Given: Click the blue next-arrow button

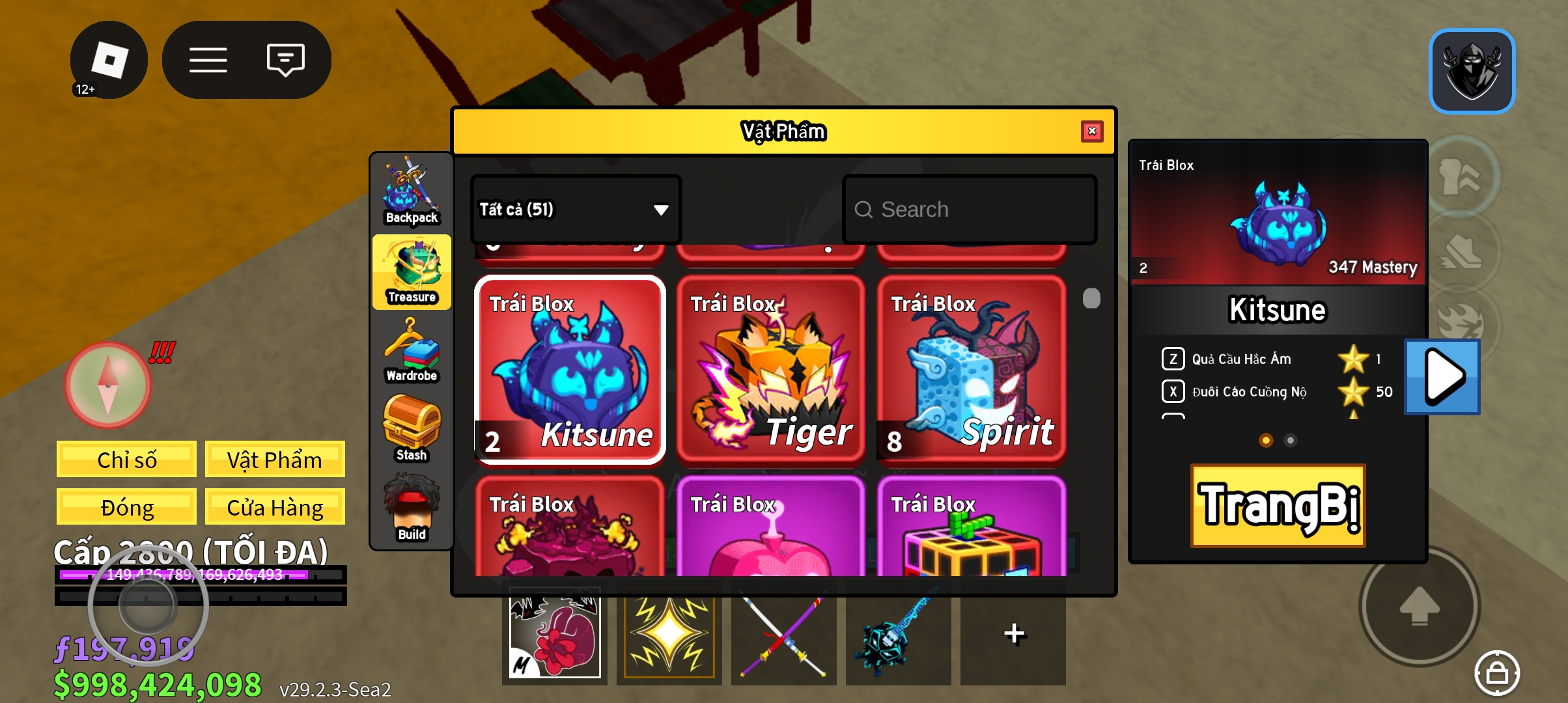Looking at the screenshot, I should pos(1442,376).
